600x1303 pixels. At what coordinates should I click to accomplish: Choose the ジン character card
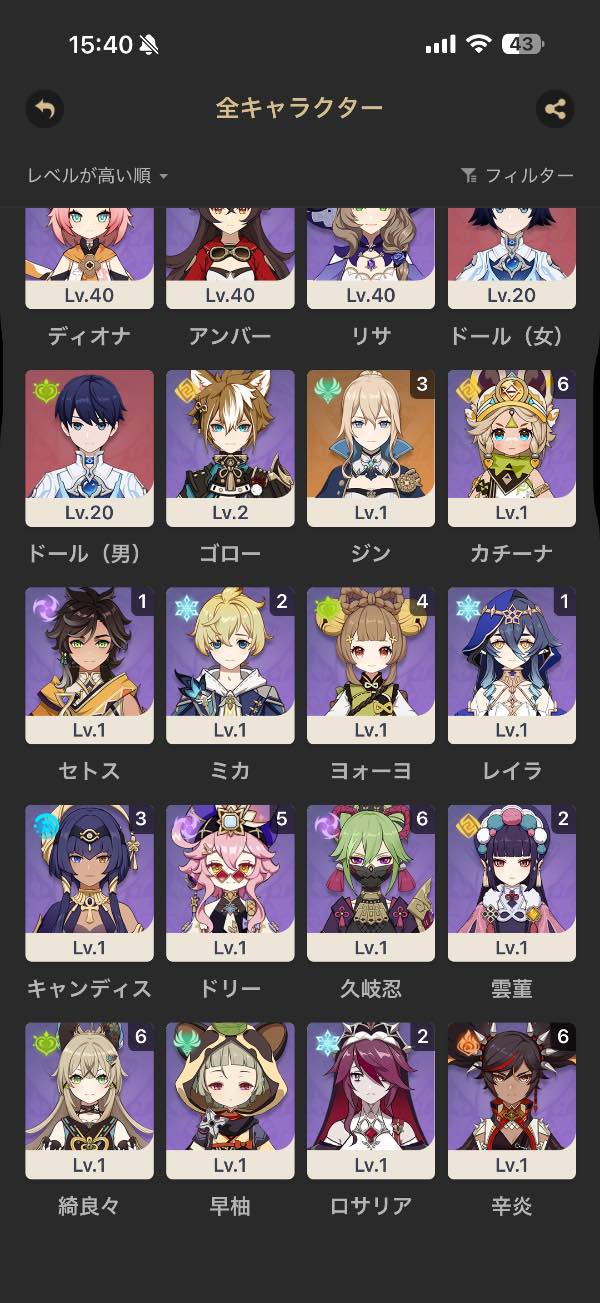coord(371,448)
